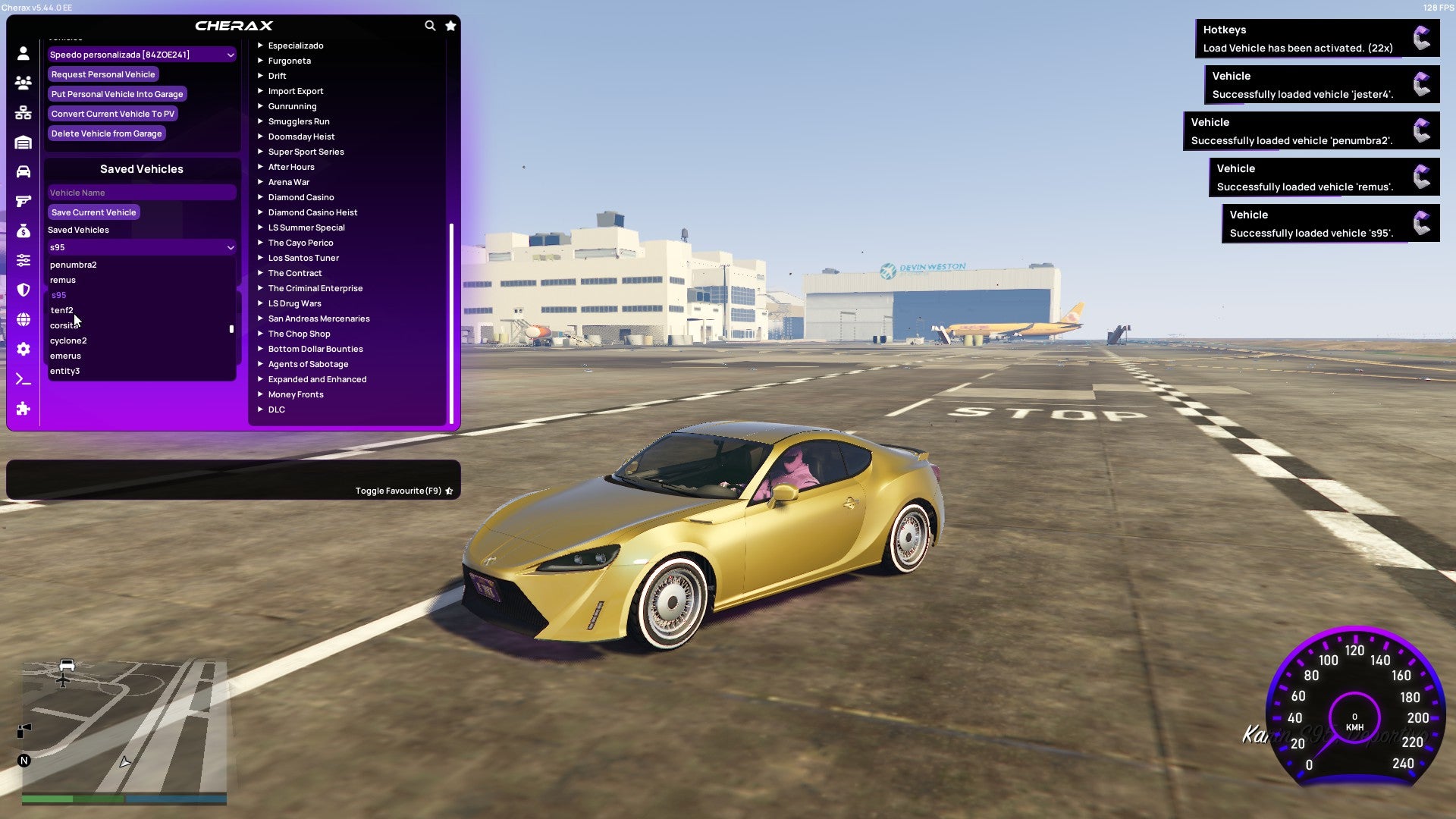Screen dimensions: 1456x819
Task: Open the Self menu via person icon
Action: [23, 53]
